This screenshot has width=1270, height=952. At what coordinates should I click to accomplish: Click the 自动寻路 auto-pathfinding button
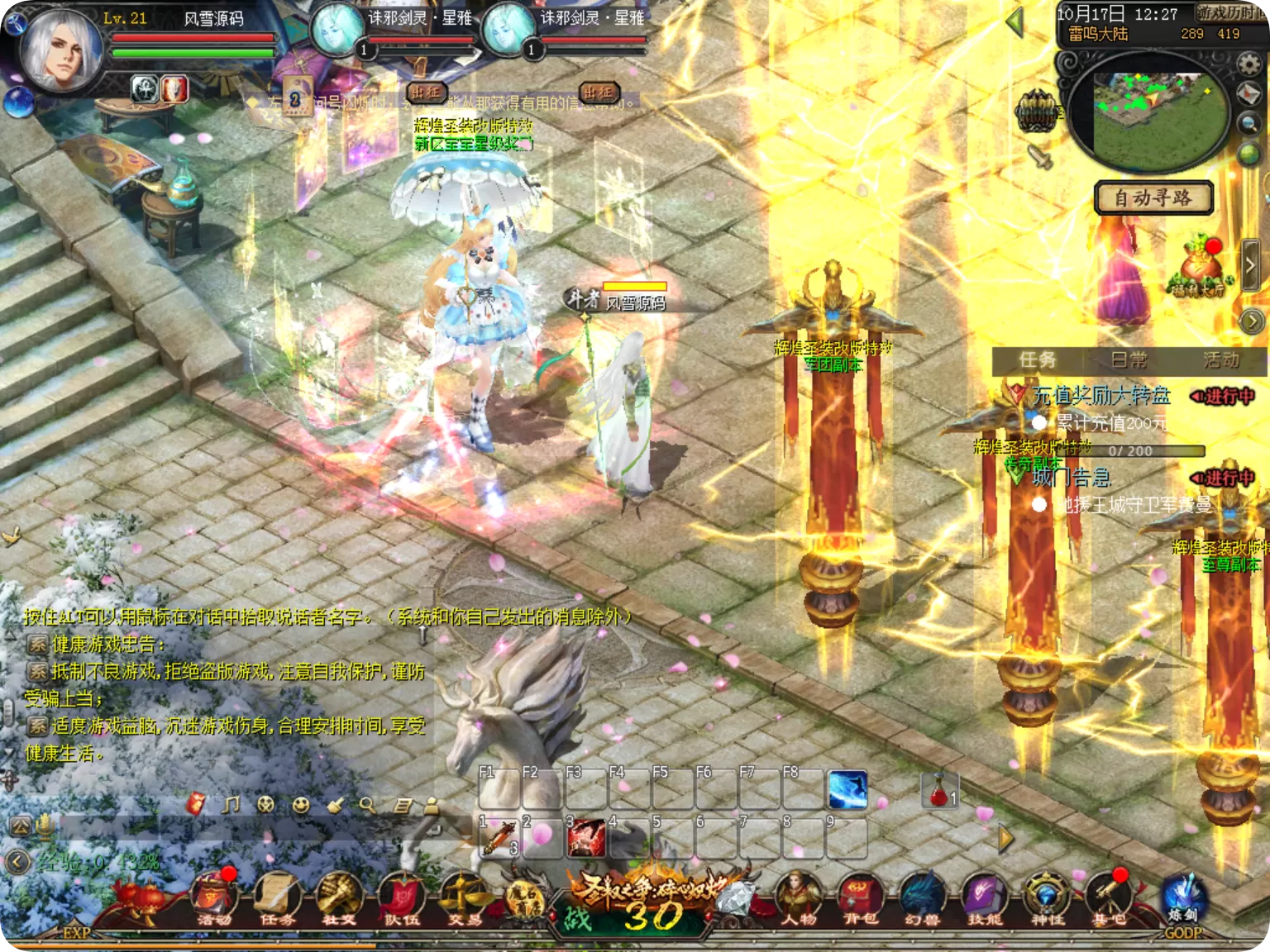click(1153, 198)
